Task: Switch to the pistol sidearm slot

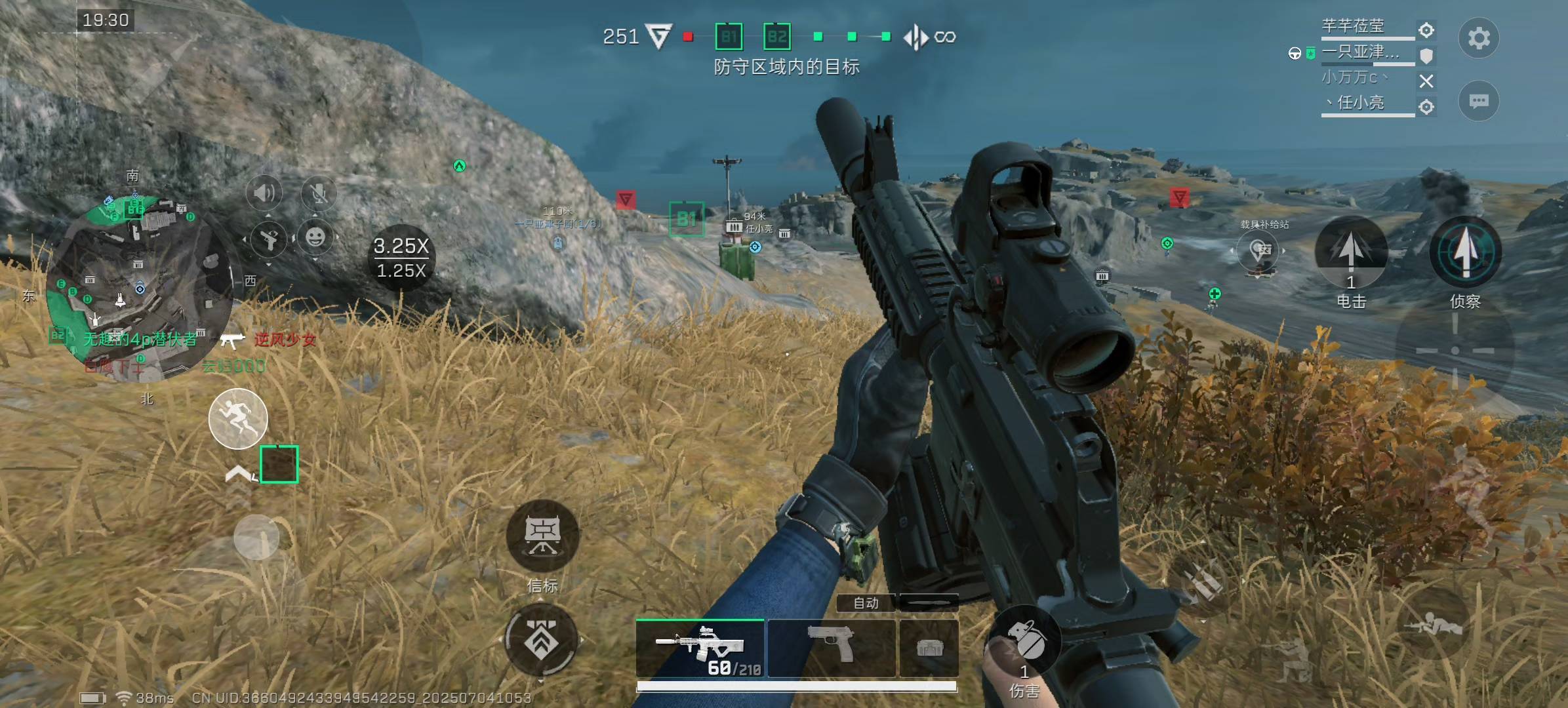Action: click(831, 648)
